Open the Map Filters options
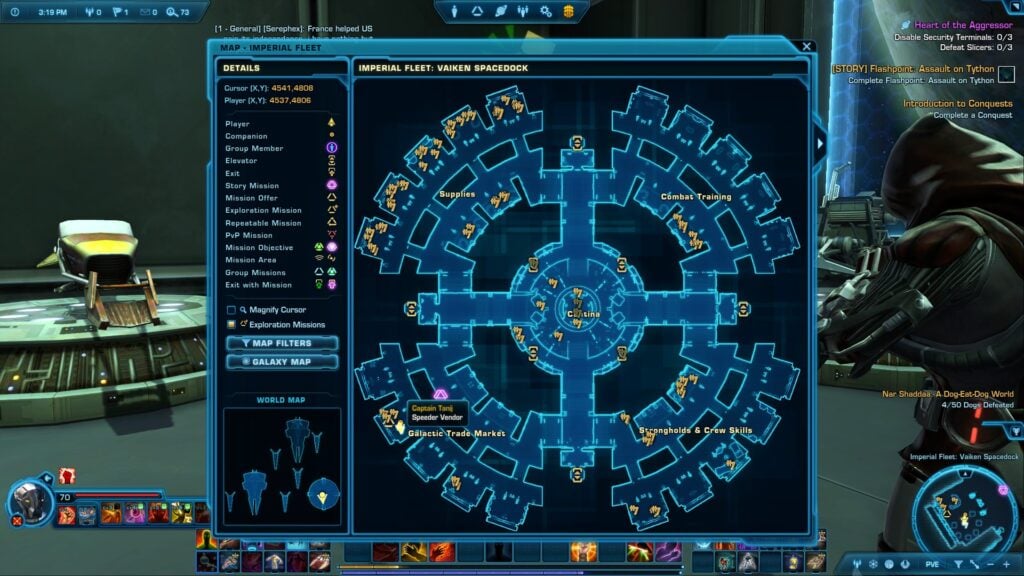 [x=282, y=343]
